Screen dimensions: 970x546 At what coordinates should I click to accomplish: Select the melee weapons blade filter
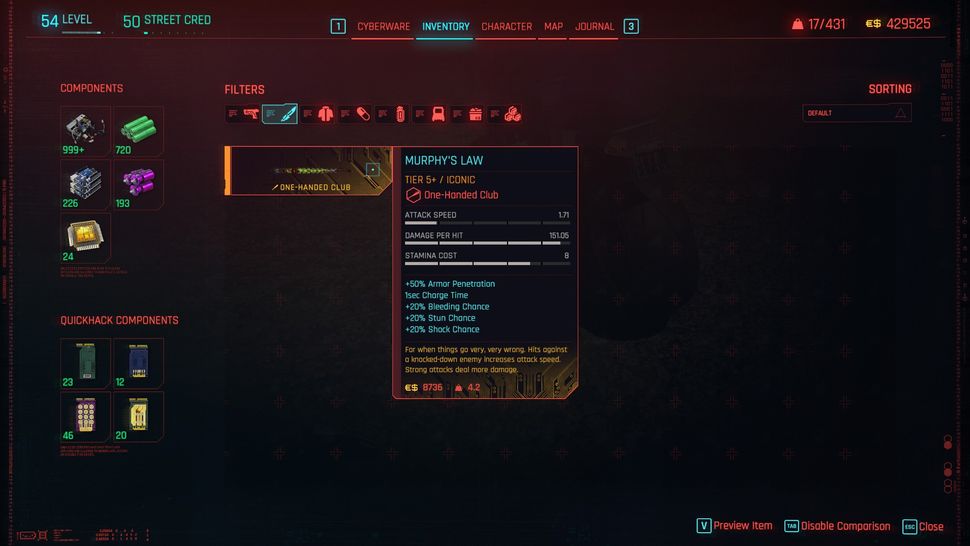pyautogui.click(x=287, y=114)
